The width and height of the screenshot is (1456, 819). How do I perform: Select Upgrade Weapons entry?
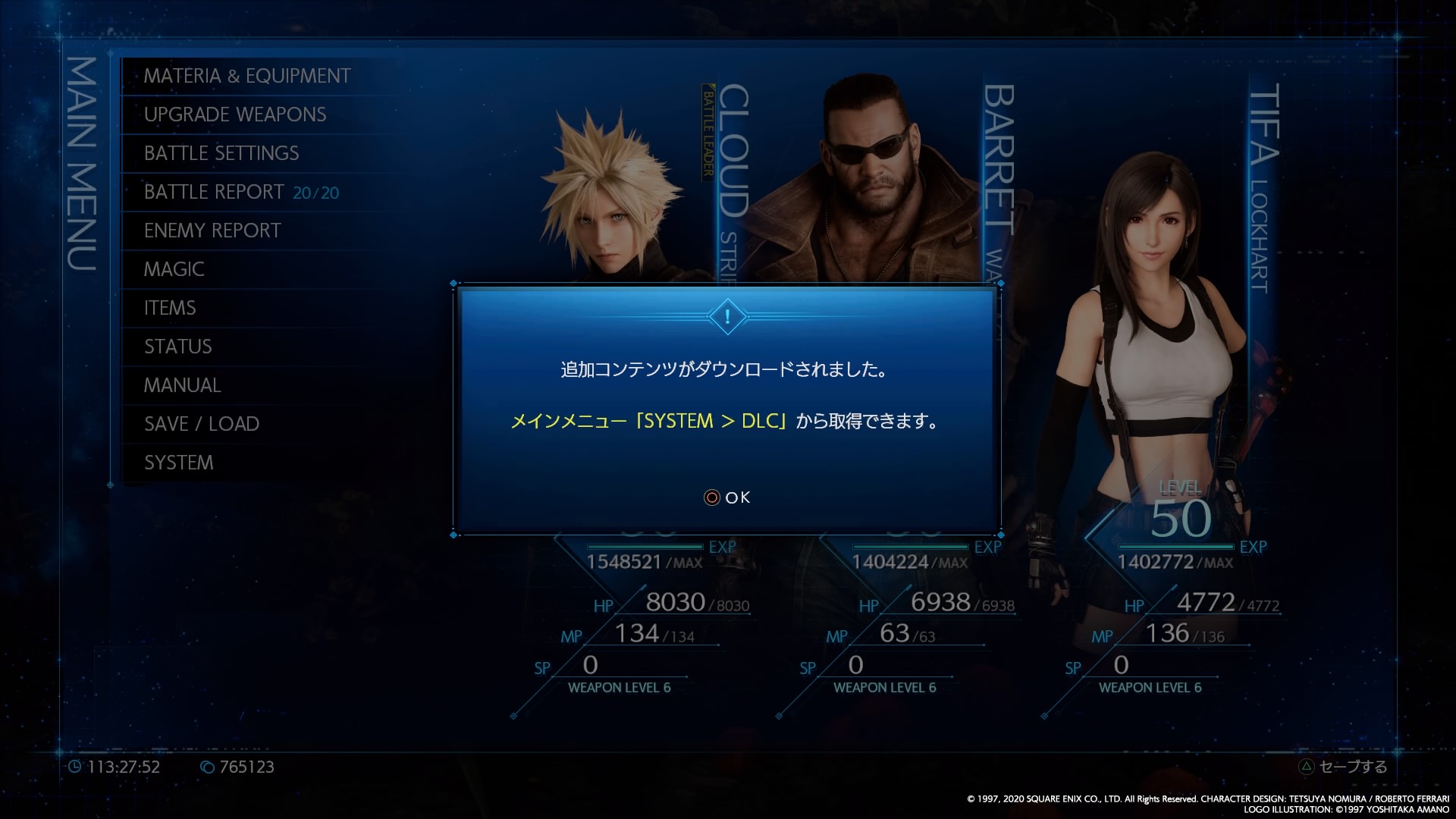tap(235, 115)
